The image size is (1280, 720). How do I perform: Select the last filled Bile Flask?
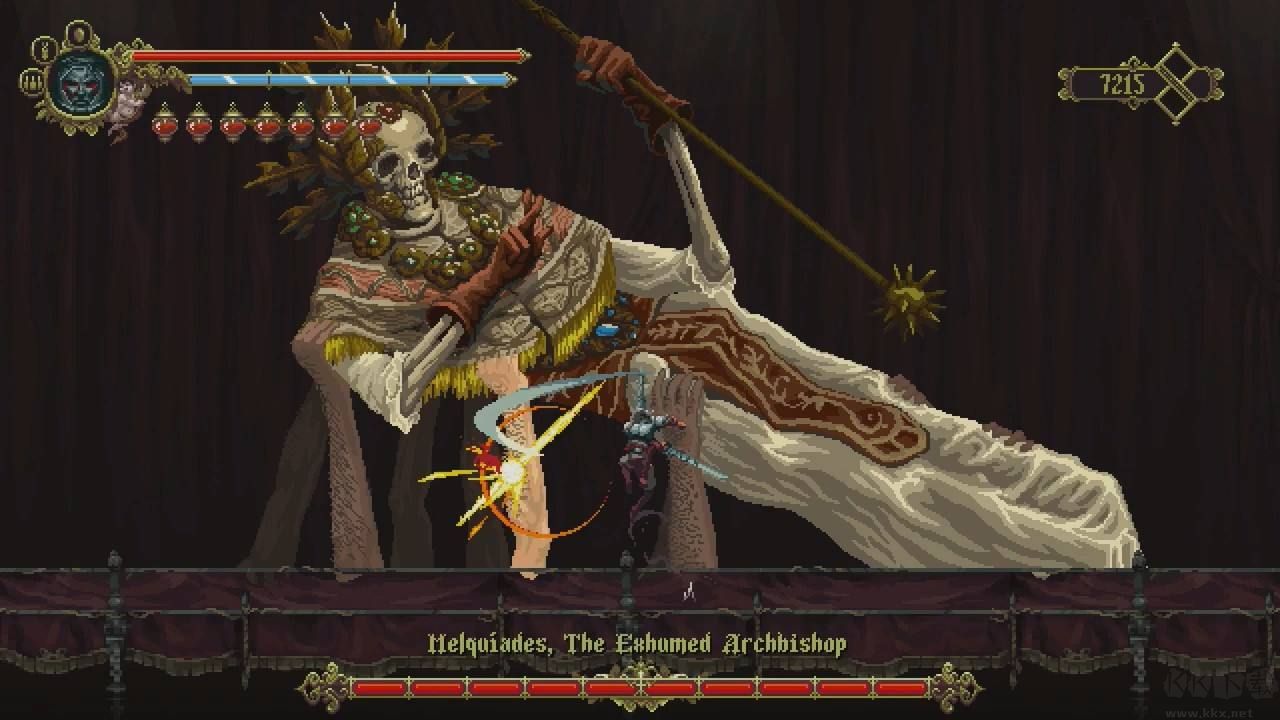(x=368, y=124)
